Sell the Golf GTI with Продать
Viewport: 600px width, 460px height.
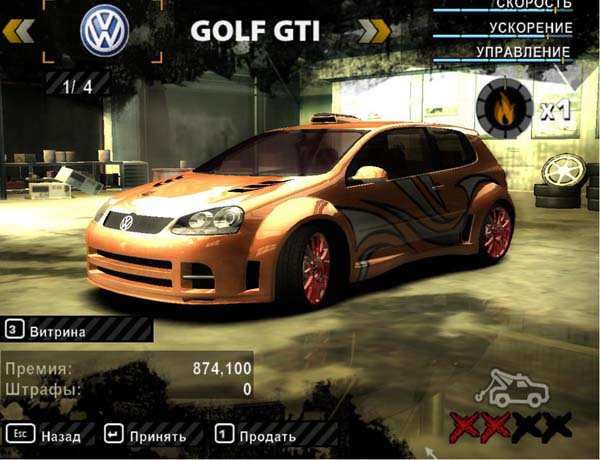tap(256, 436)
